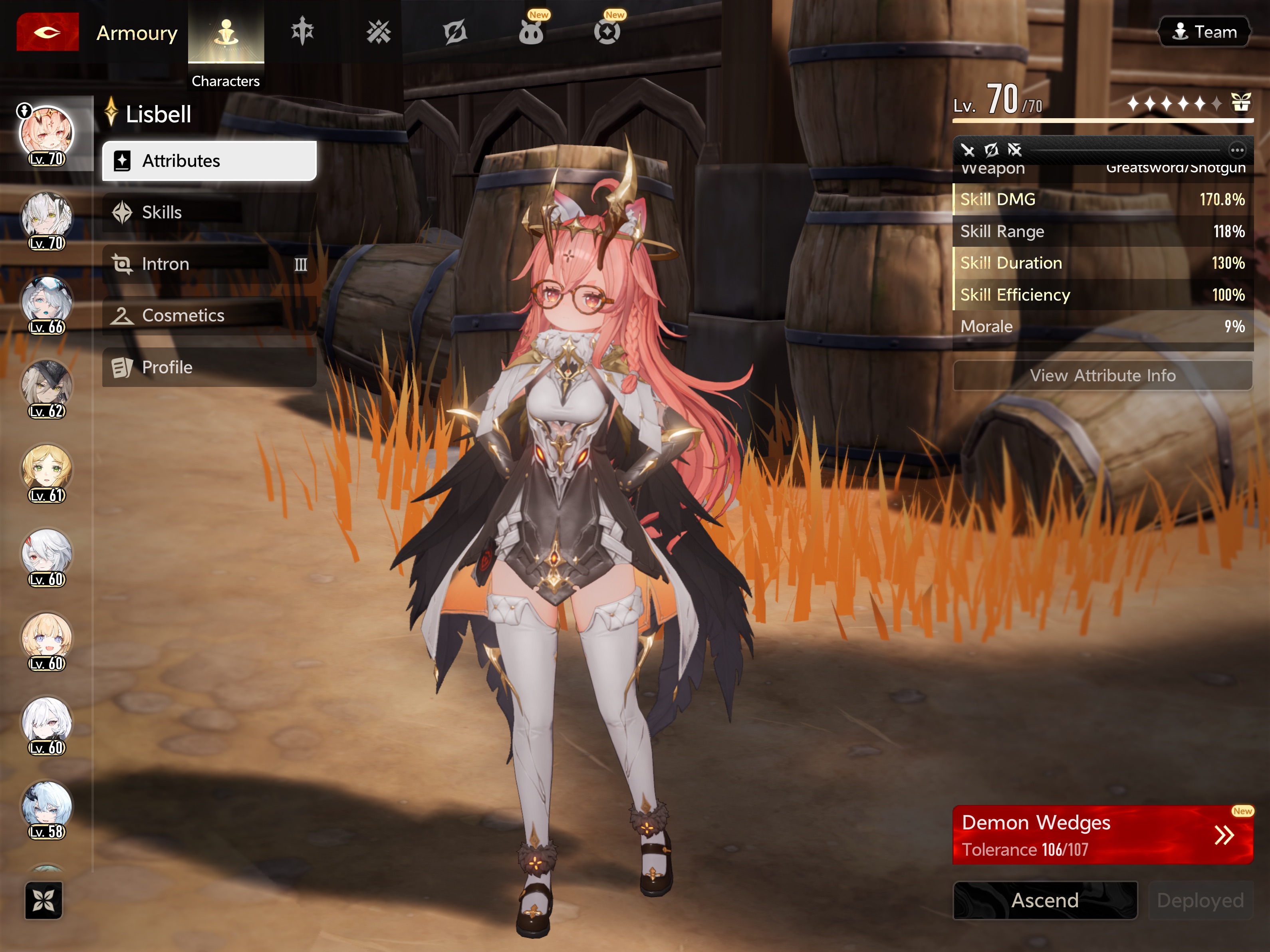Open the pet tab marked New

tap(531, 32)
